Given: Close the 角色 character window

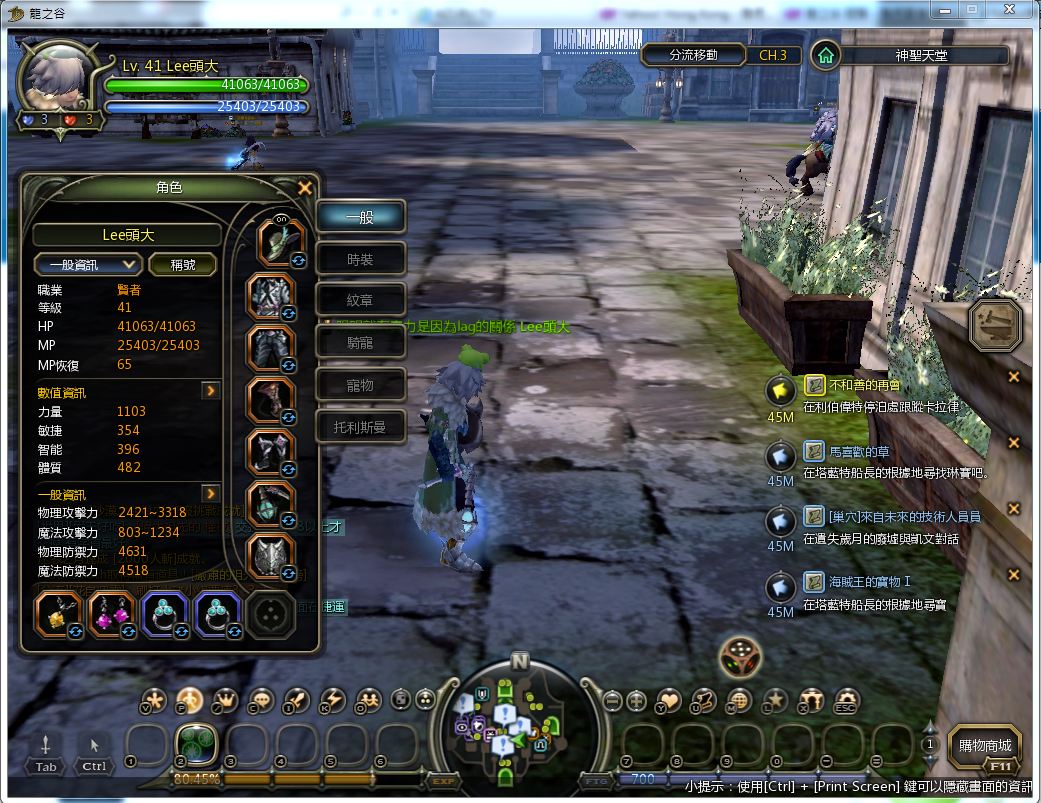Looking at the screenshot, I should pyautogui.click(x=305, y=188).
